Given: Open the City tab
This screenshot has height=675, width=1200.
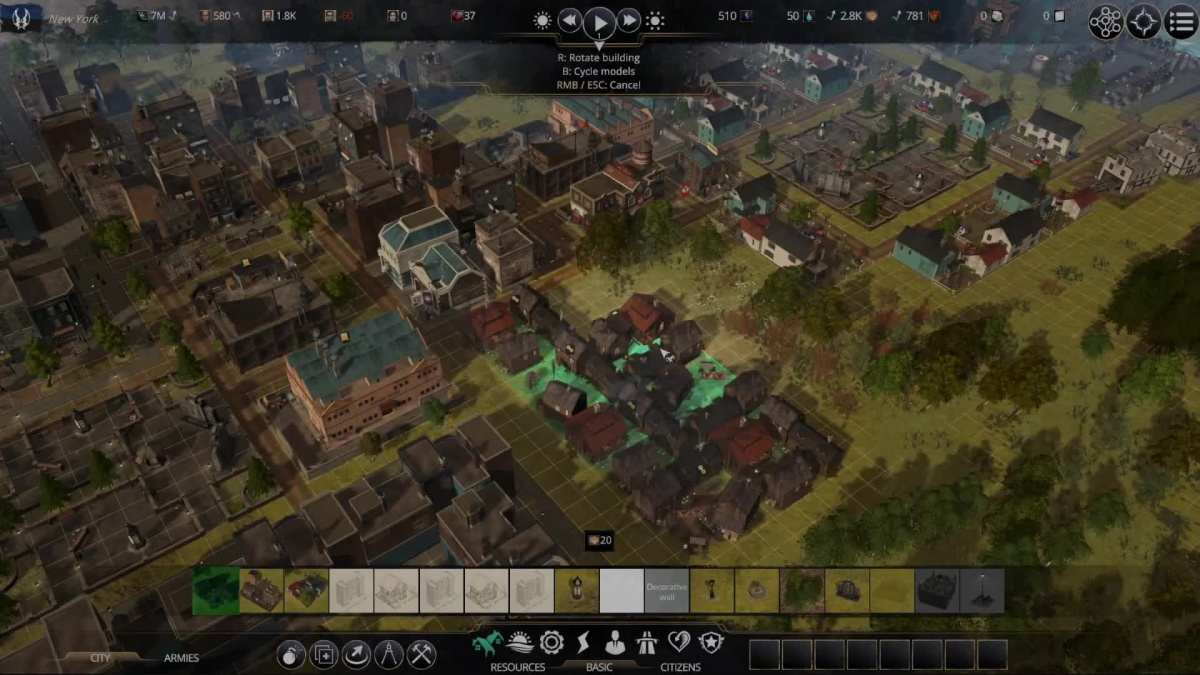Looking at the screenshot, I should click(100, 658).
